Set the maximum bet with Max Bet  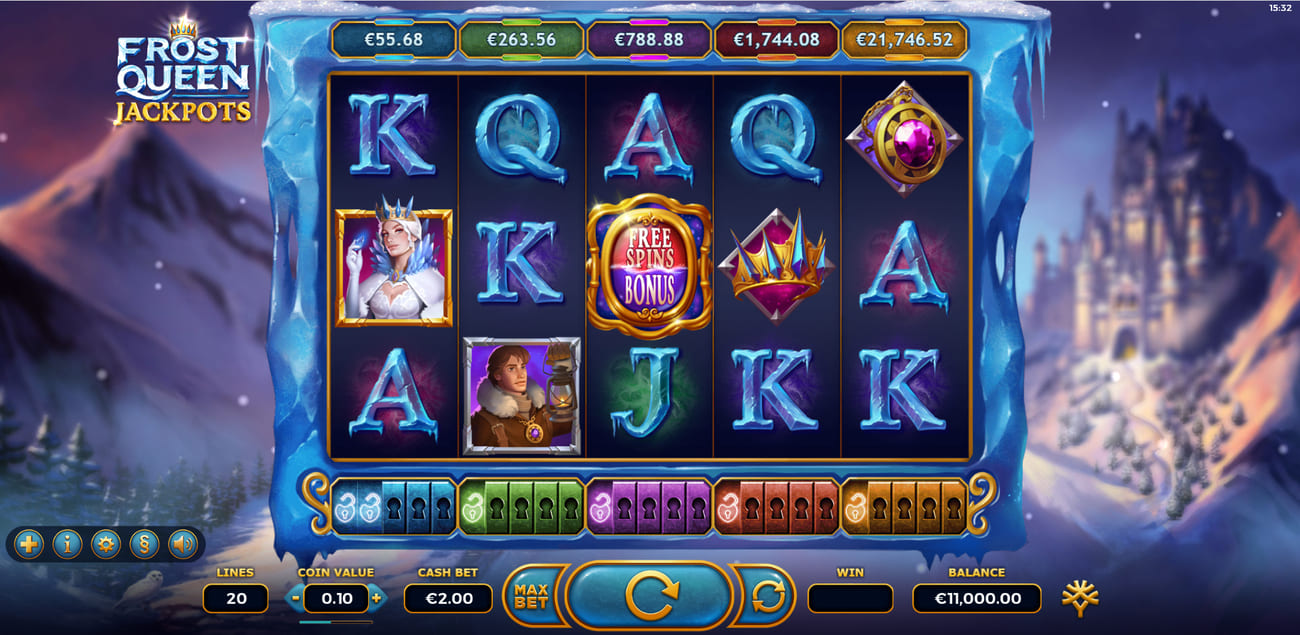(x=533, y=597)
